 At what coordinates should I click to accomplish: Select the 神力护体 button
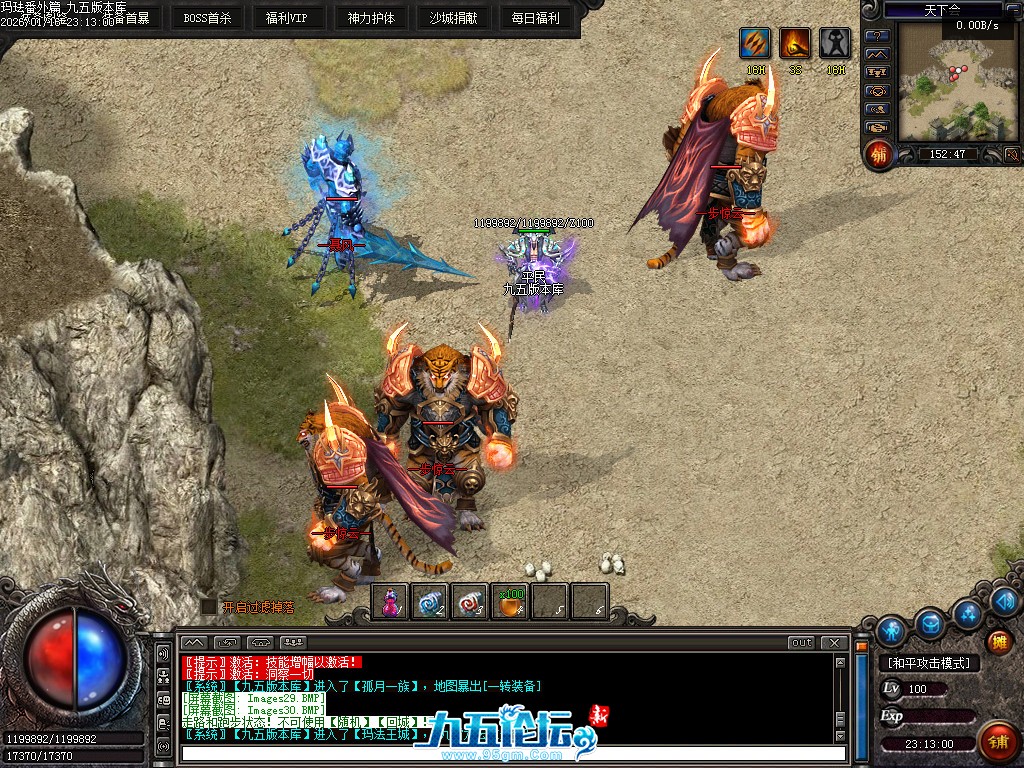(371, 17)
